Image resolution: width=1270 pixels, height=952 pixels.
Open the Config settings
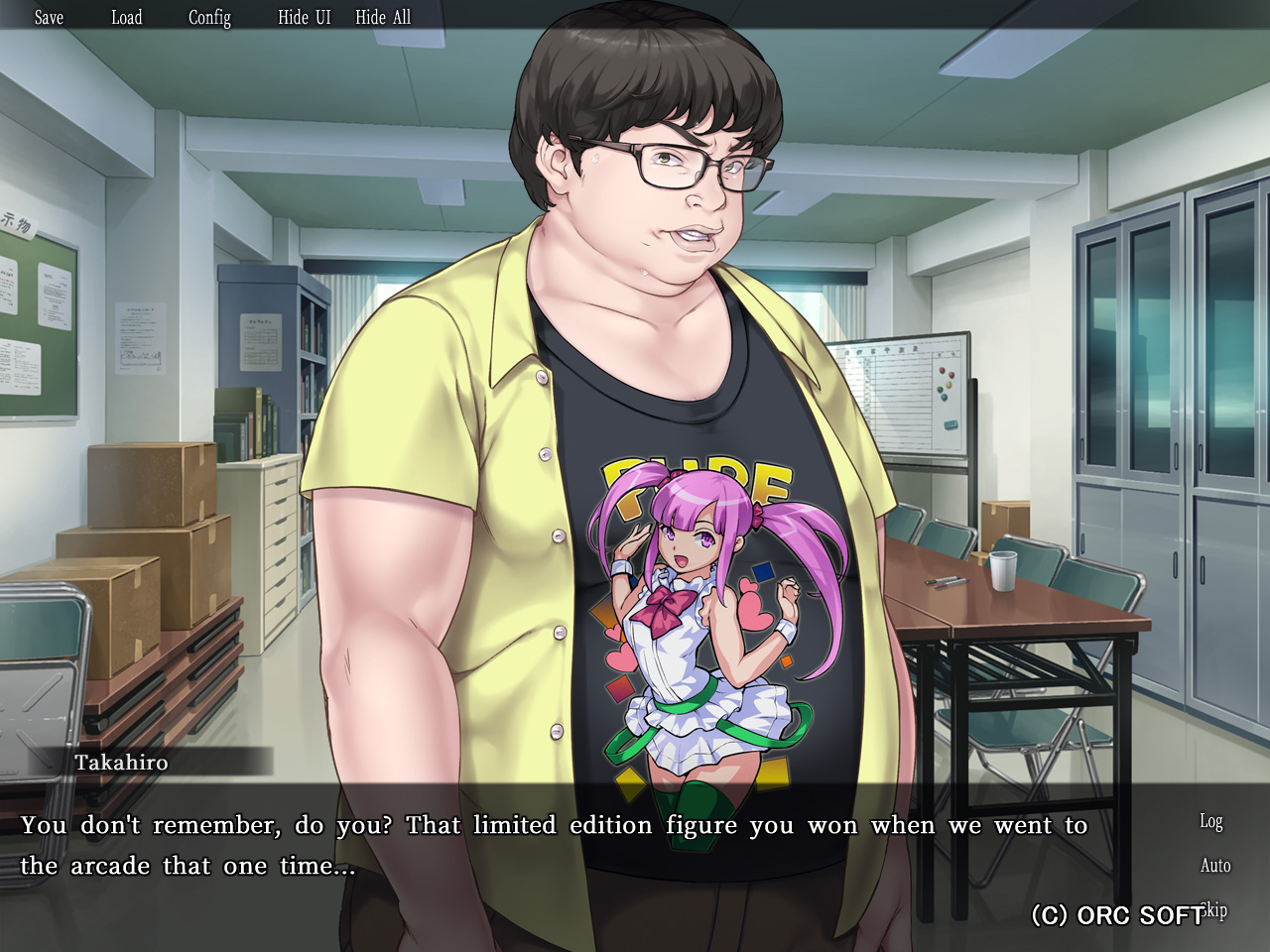tap(209, 17)
